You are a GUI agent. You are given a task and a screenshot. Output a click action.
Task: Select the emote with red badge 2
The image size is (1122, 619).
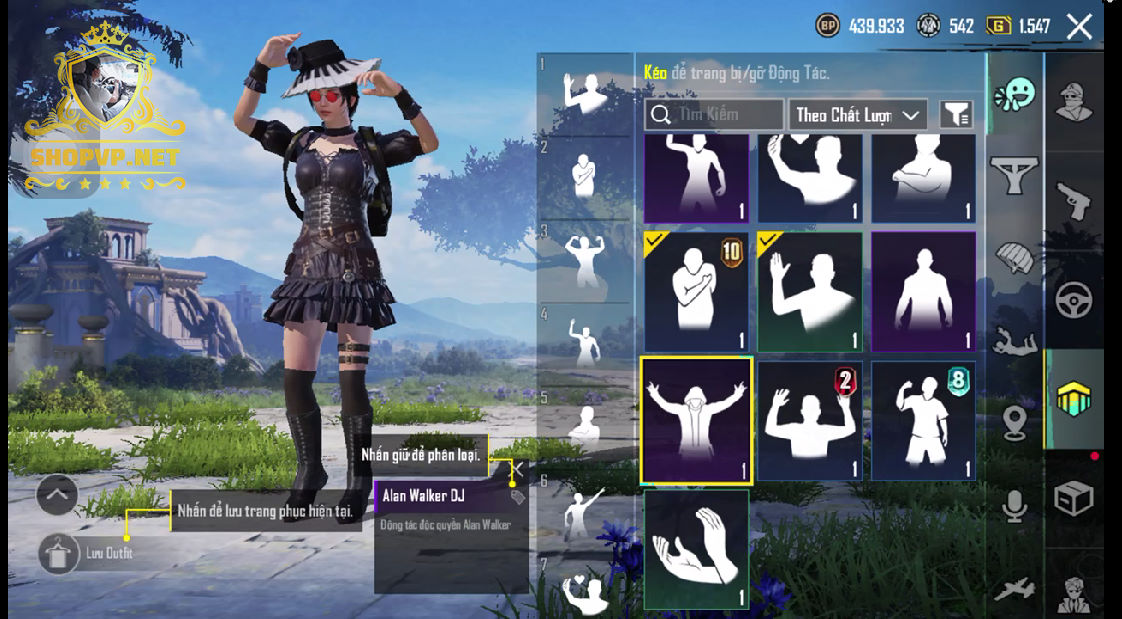810,420
